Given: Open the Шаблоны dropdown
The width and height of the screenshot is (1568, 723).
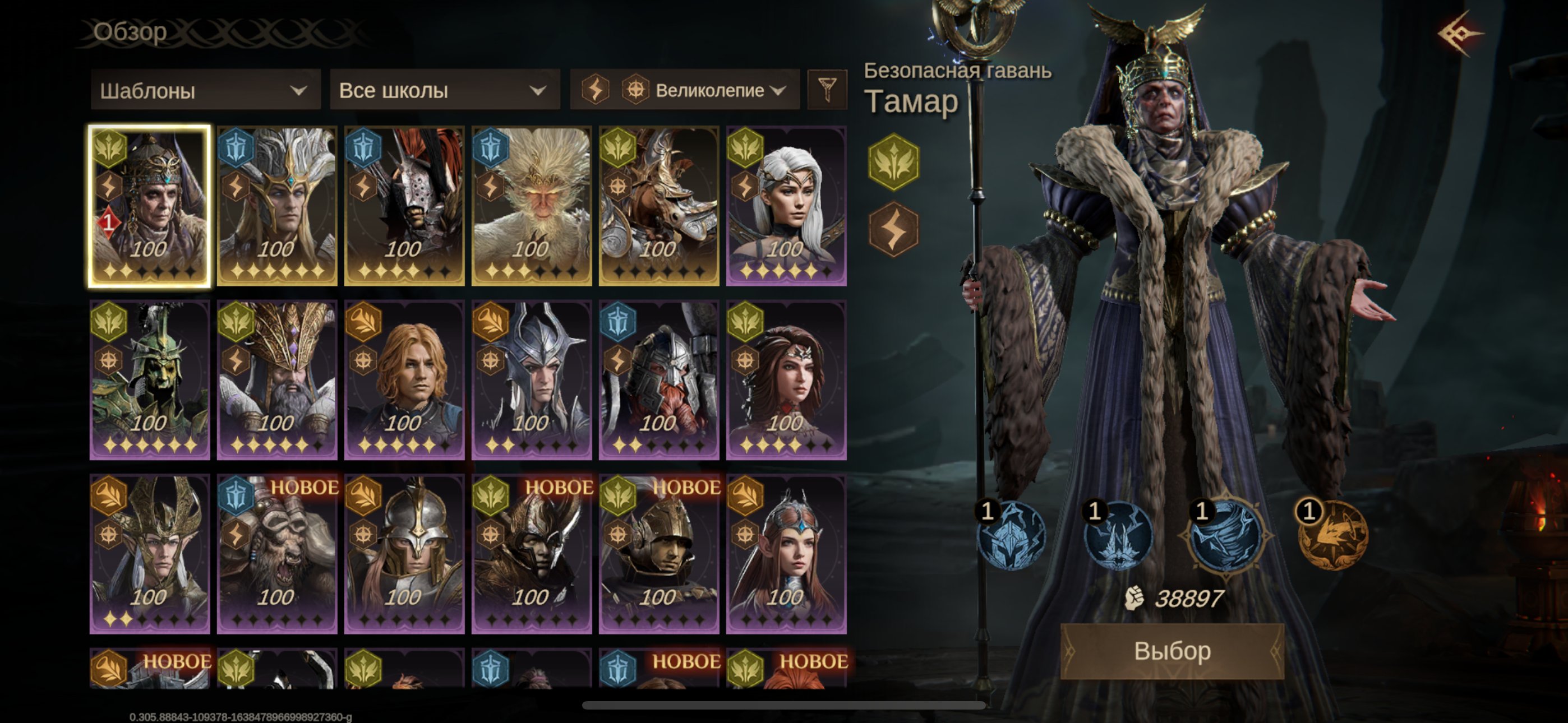Looking at the screenshot, I should point(205,91).
